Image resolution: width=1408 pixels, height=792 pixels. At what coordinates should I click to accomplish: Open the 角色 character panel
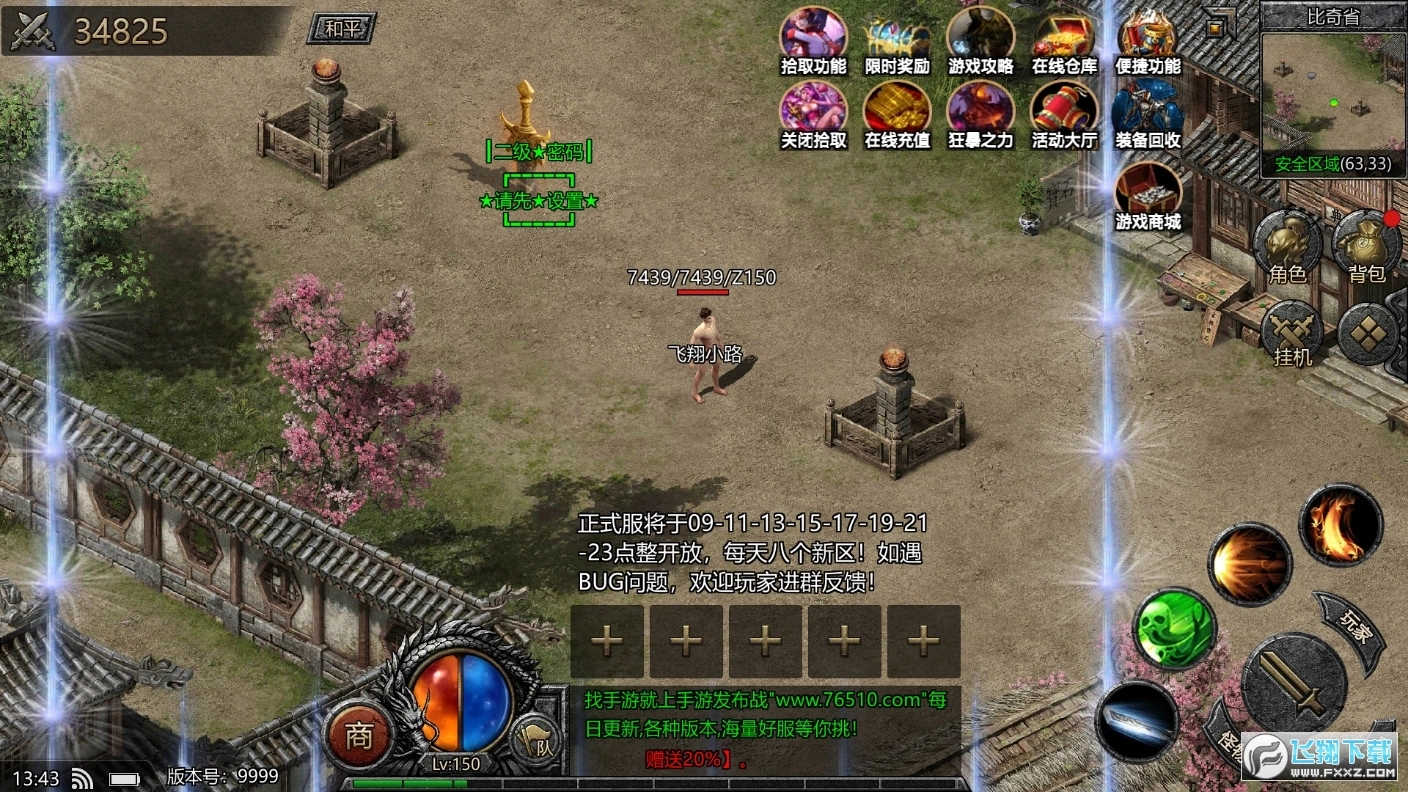point(1288,243)
